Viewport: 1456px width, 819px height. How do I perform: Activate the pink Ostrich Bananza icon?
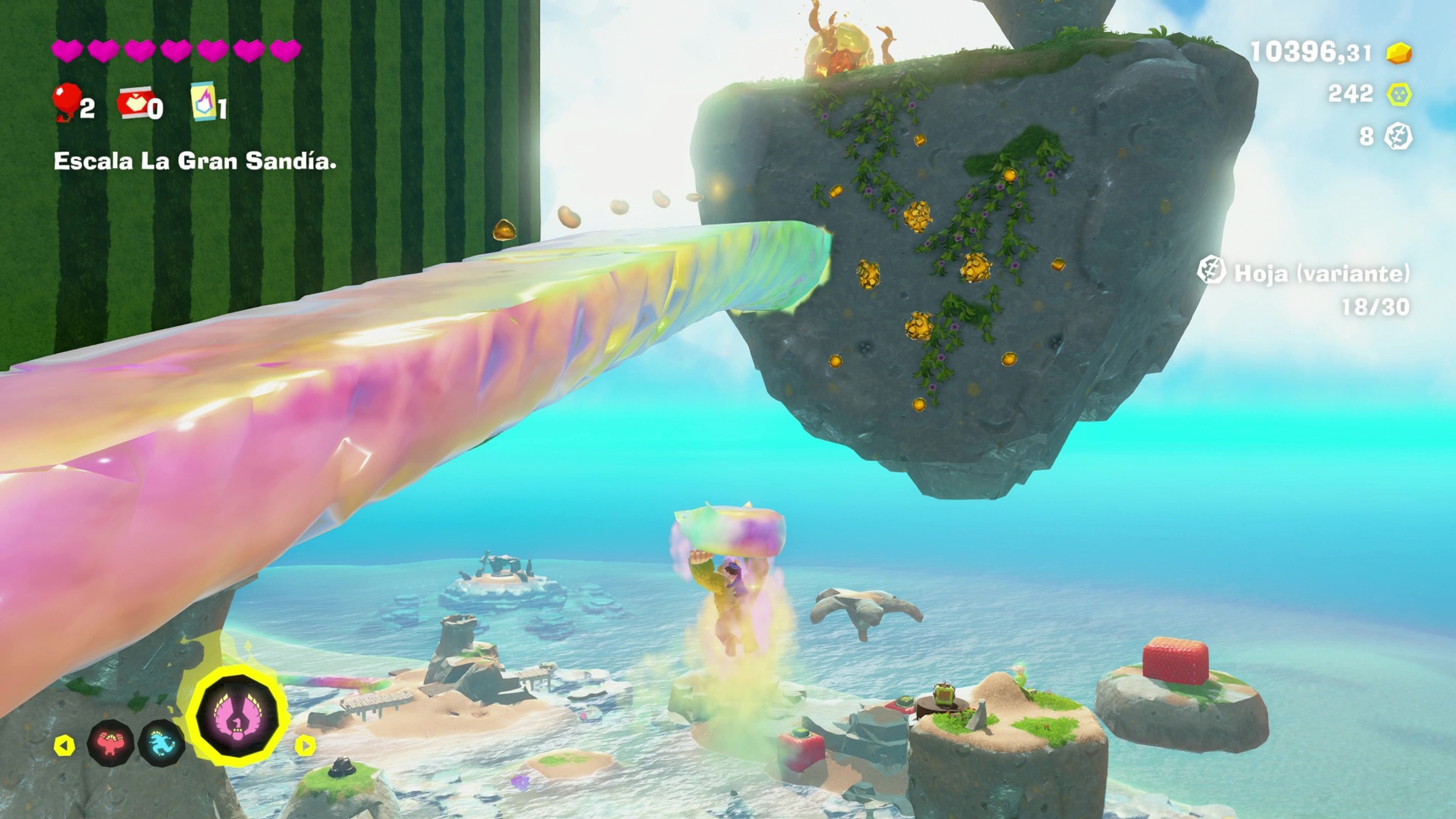(238, 716)
